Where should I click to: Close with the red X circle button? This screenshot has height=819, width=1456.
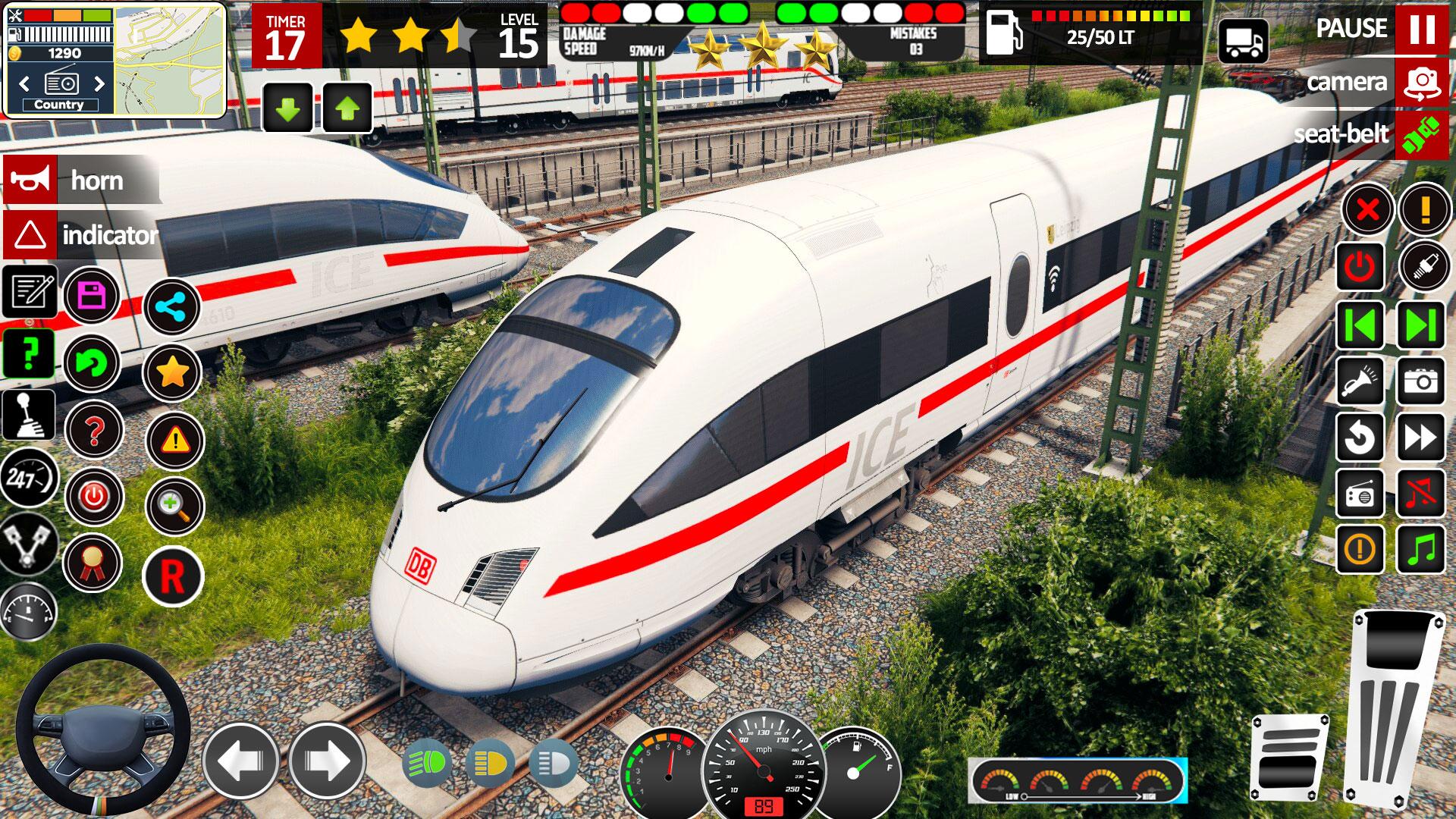(x=1367, y=209)
